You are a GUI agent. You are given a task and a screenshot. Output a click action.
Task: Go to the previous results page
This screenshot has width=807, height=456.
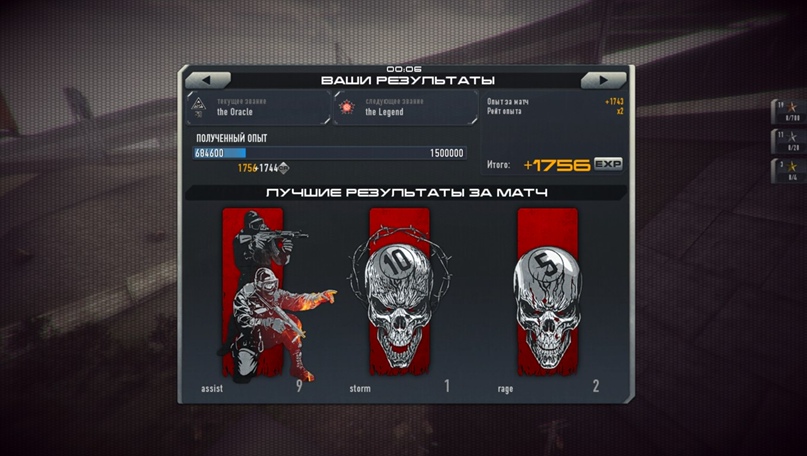[208, 80]
